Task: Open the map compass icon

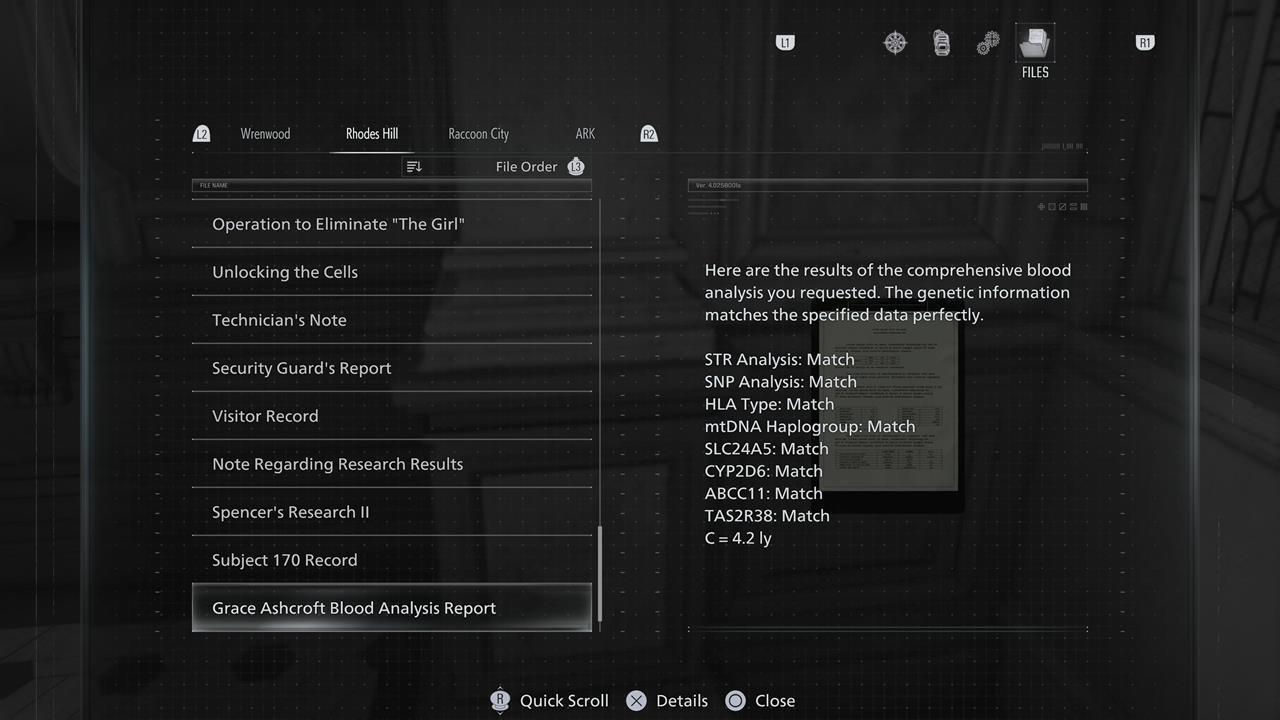Action: 895,42
